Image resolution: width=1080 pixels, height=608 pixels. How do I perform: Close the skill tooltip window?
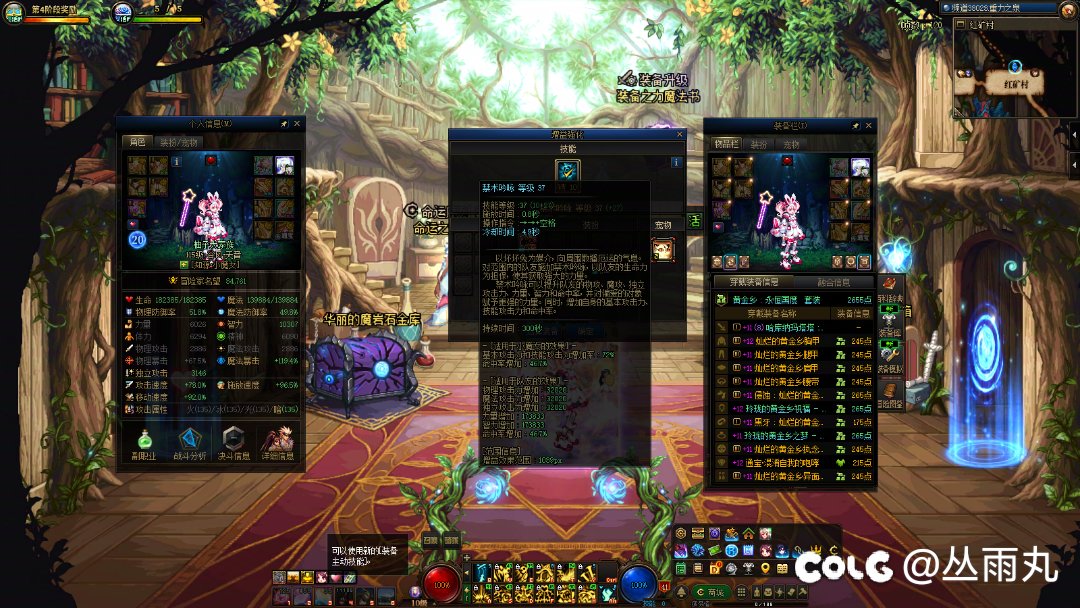(x=680, y=134)
